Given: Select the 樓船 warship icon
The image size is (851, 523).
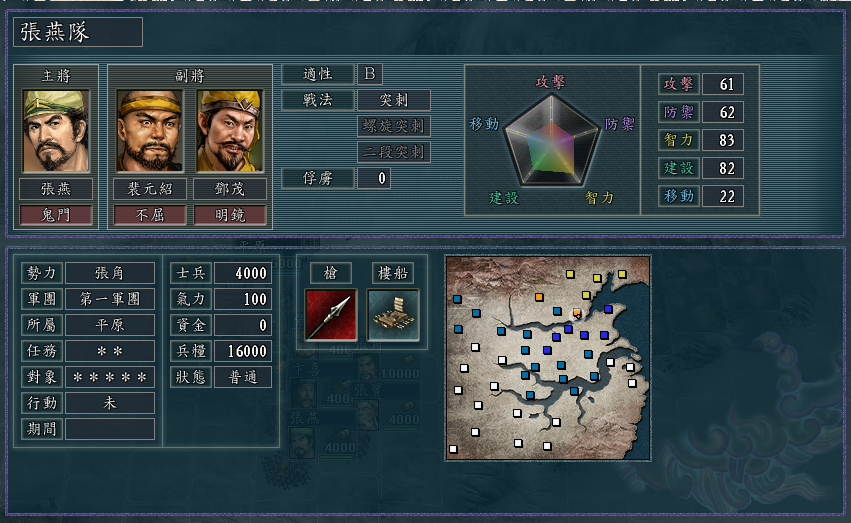Looking at the screenshot, I should [x=393, y=314].
